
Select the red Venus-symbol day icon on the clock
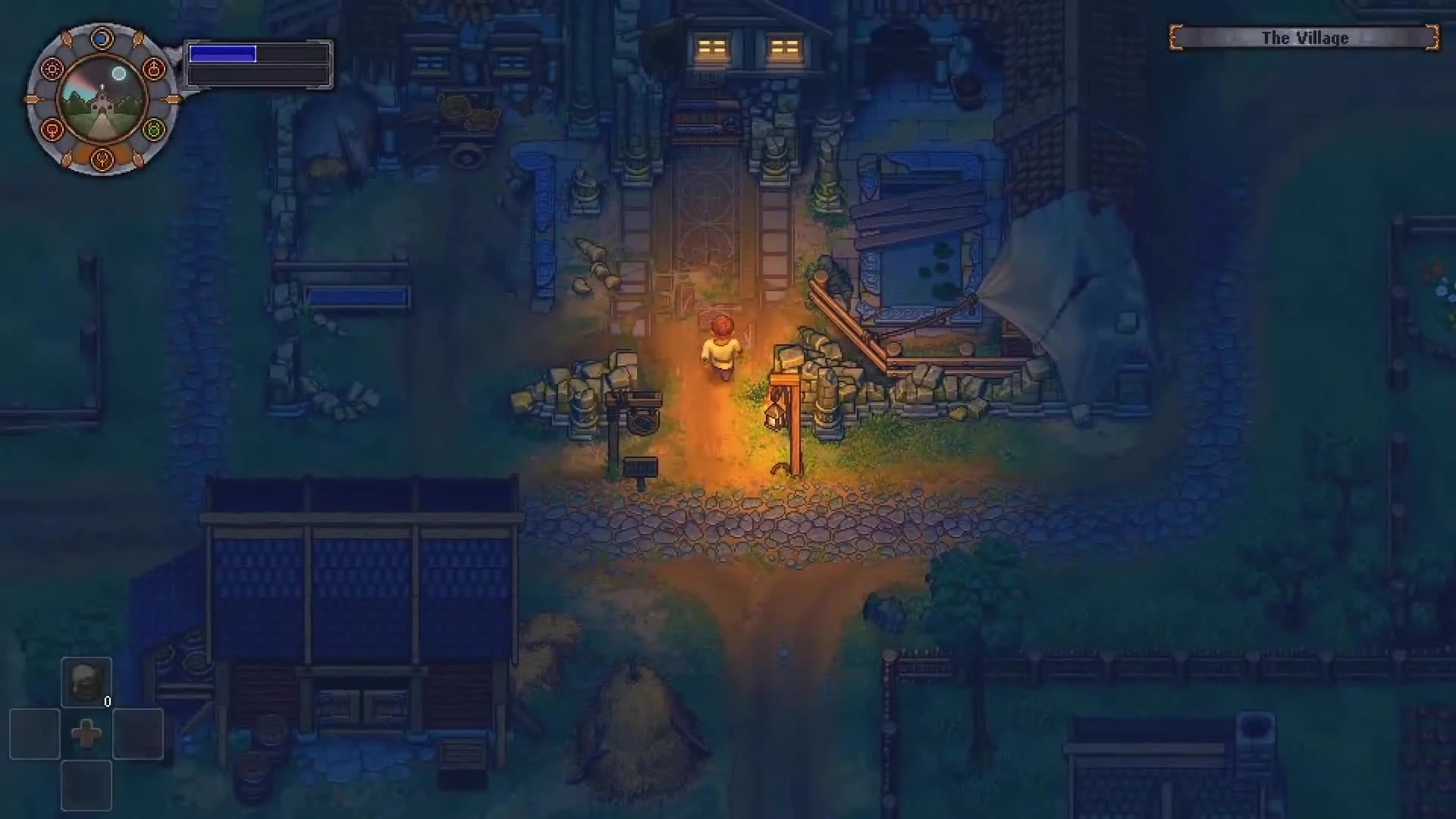[52, 130]
